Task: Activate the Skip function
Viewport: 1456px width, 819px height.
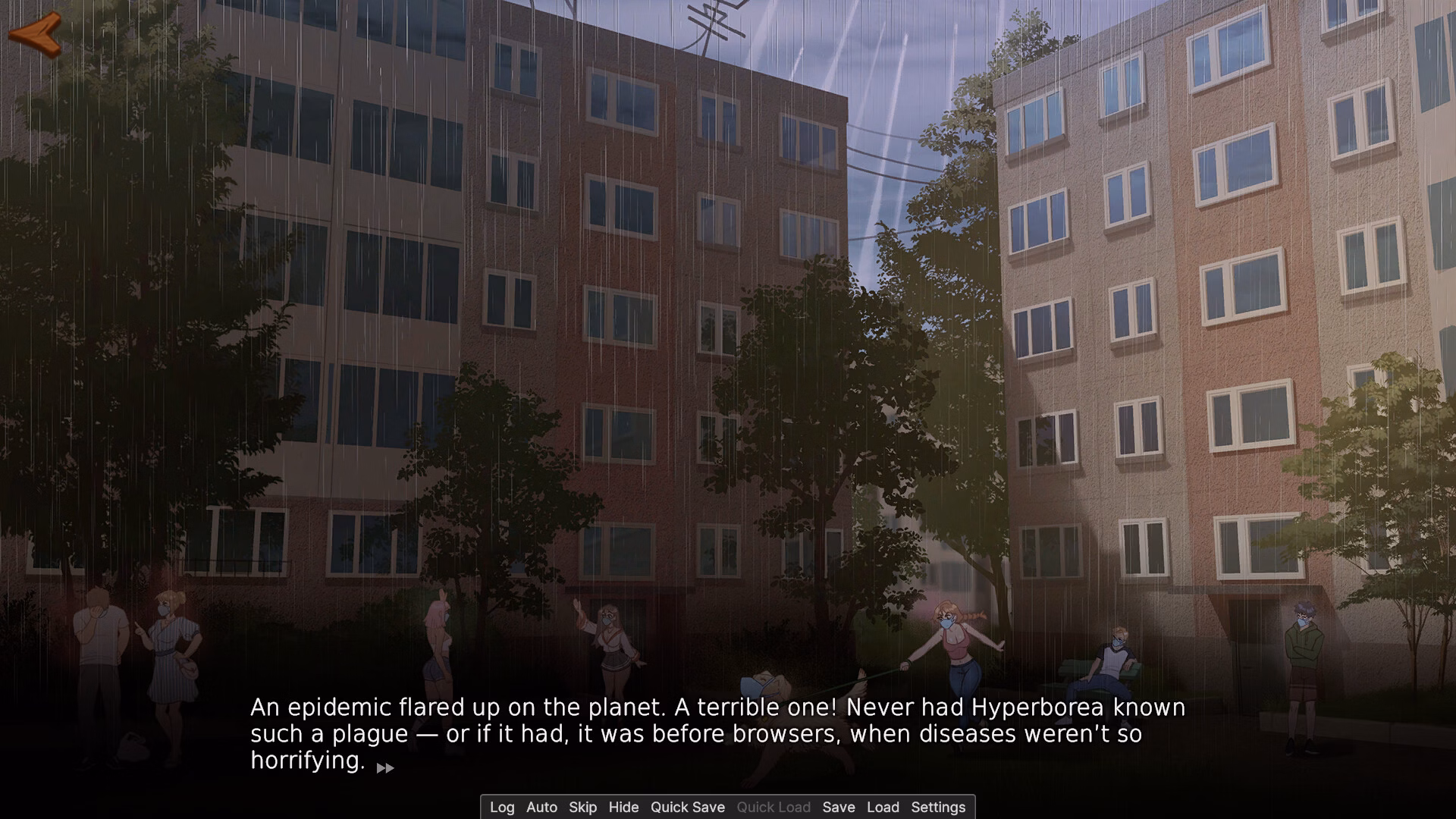Action: [582, 807]
